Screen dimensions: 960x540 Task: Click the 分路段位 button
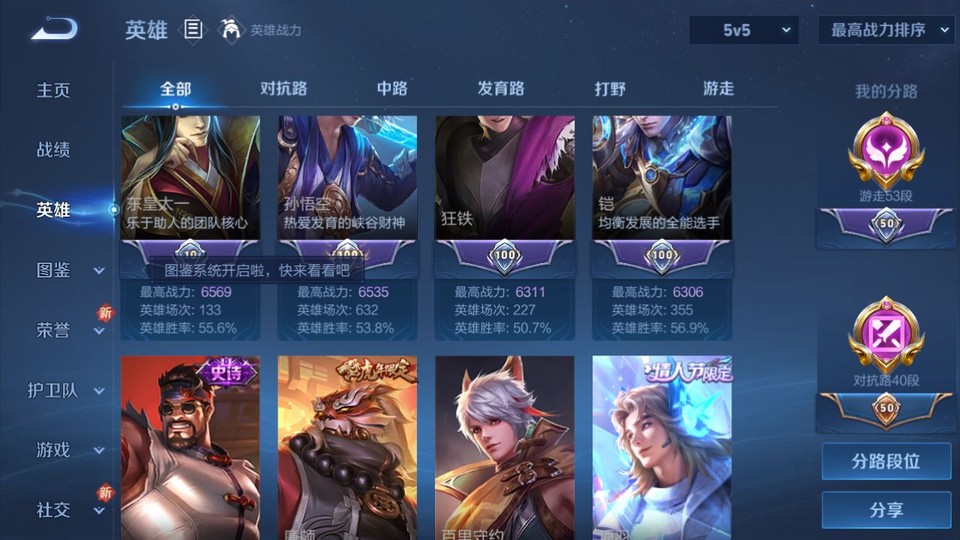[886, 462]
